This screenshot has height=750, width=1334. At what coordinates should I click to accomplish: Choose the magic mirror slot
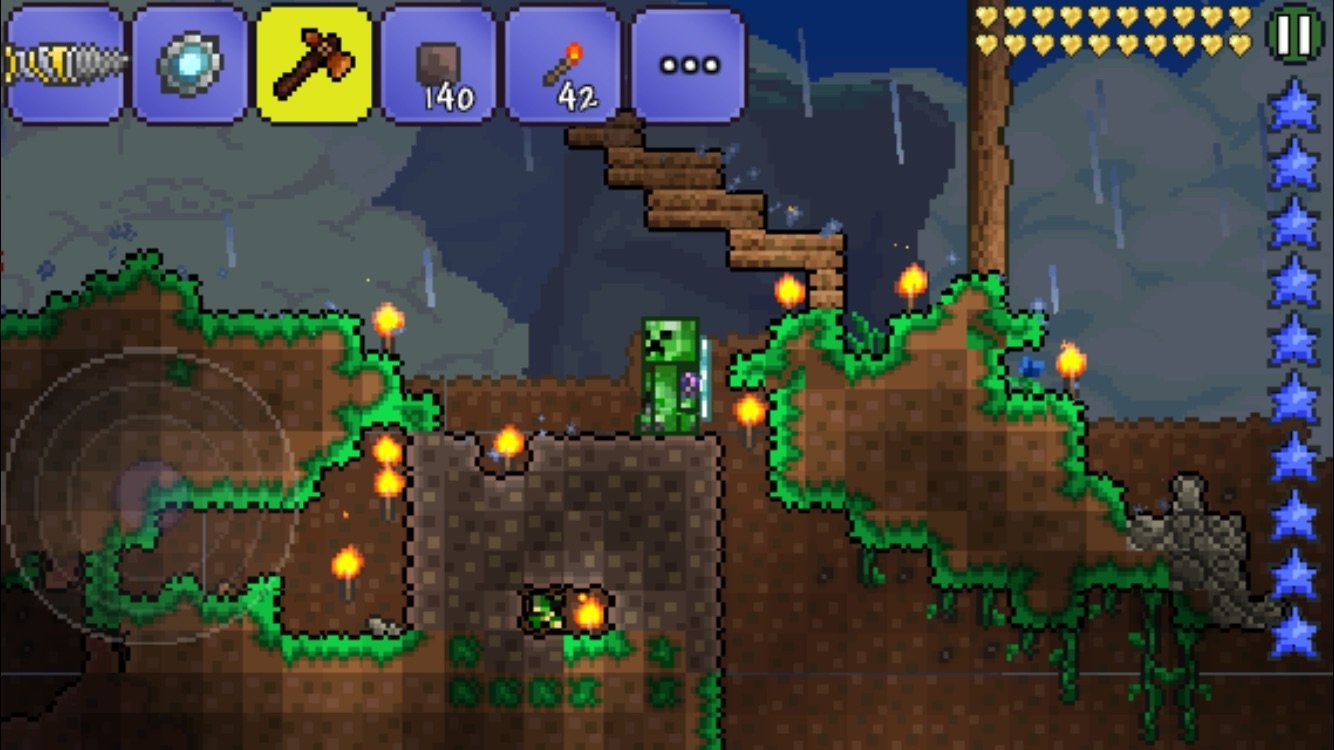[x=190, y=64]
